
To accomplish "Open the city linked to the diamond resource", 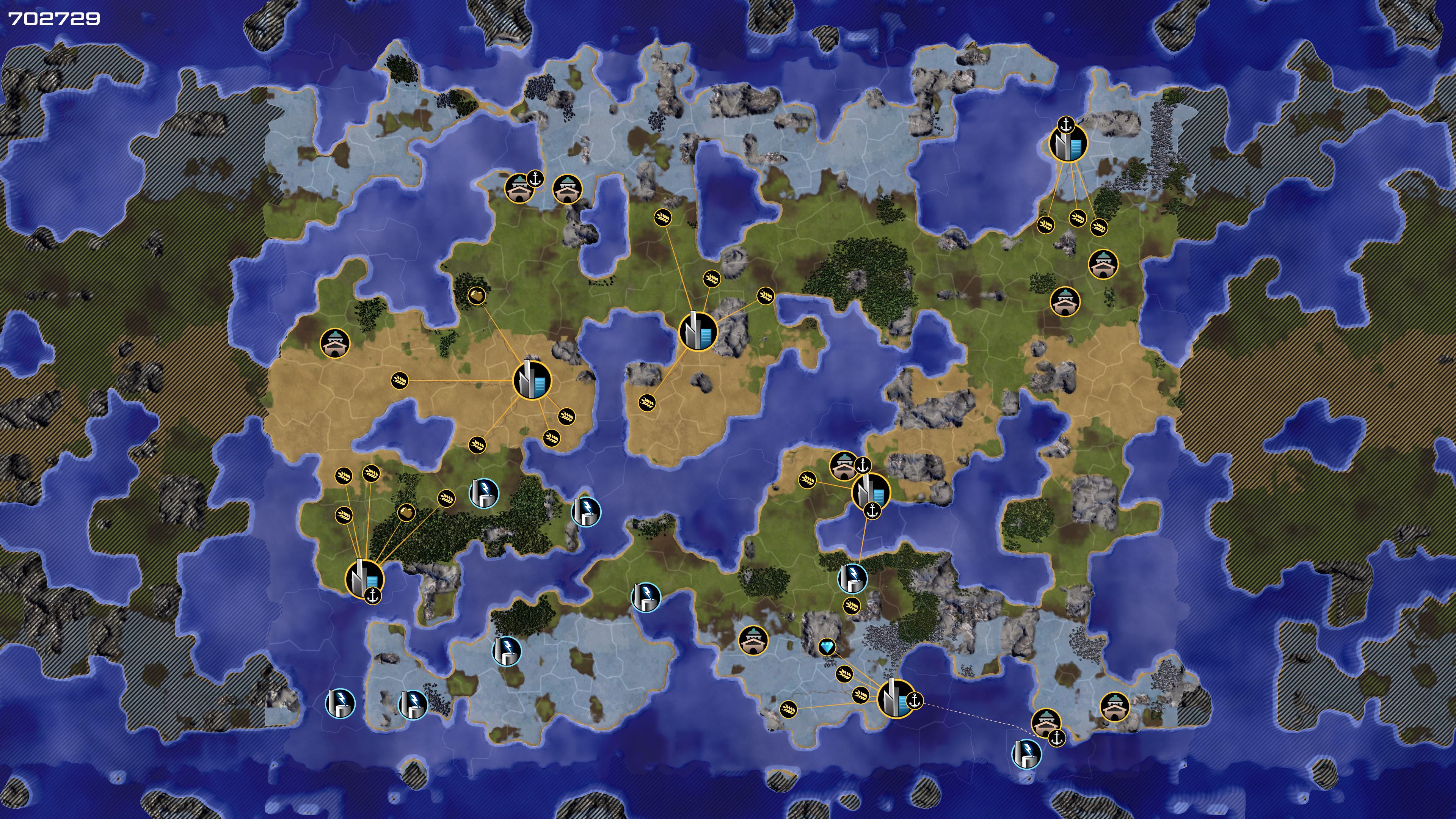I will [896, 698].
